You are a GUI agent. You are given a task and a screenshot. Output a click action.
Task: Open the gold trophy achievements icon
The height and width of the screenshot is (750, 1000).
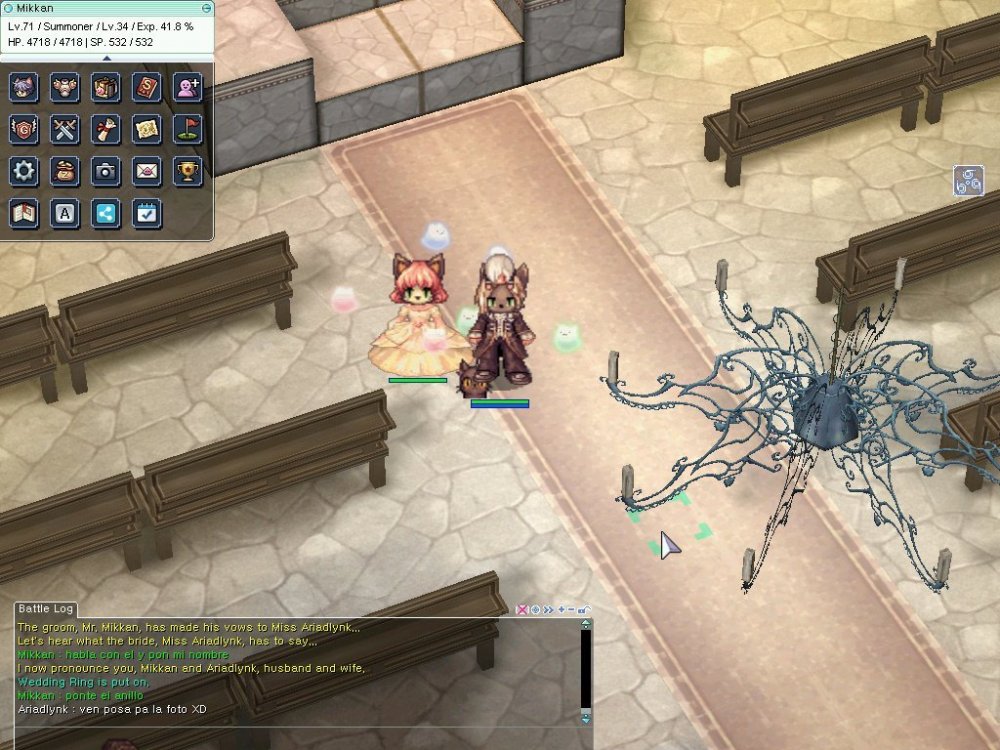click(187, 171)
